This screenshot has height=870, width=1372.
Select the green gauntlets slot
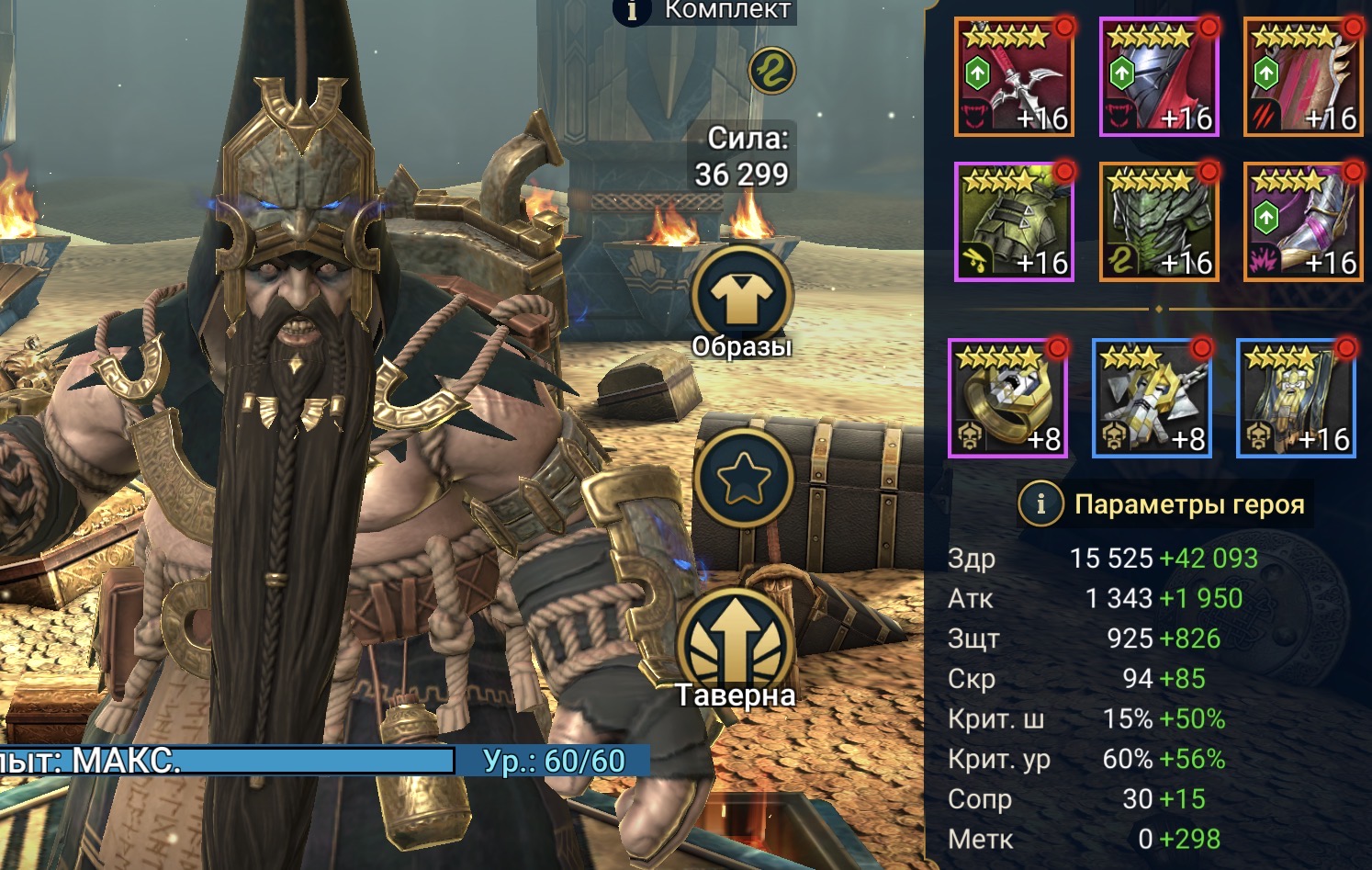[x=1013, y=222]
